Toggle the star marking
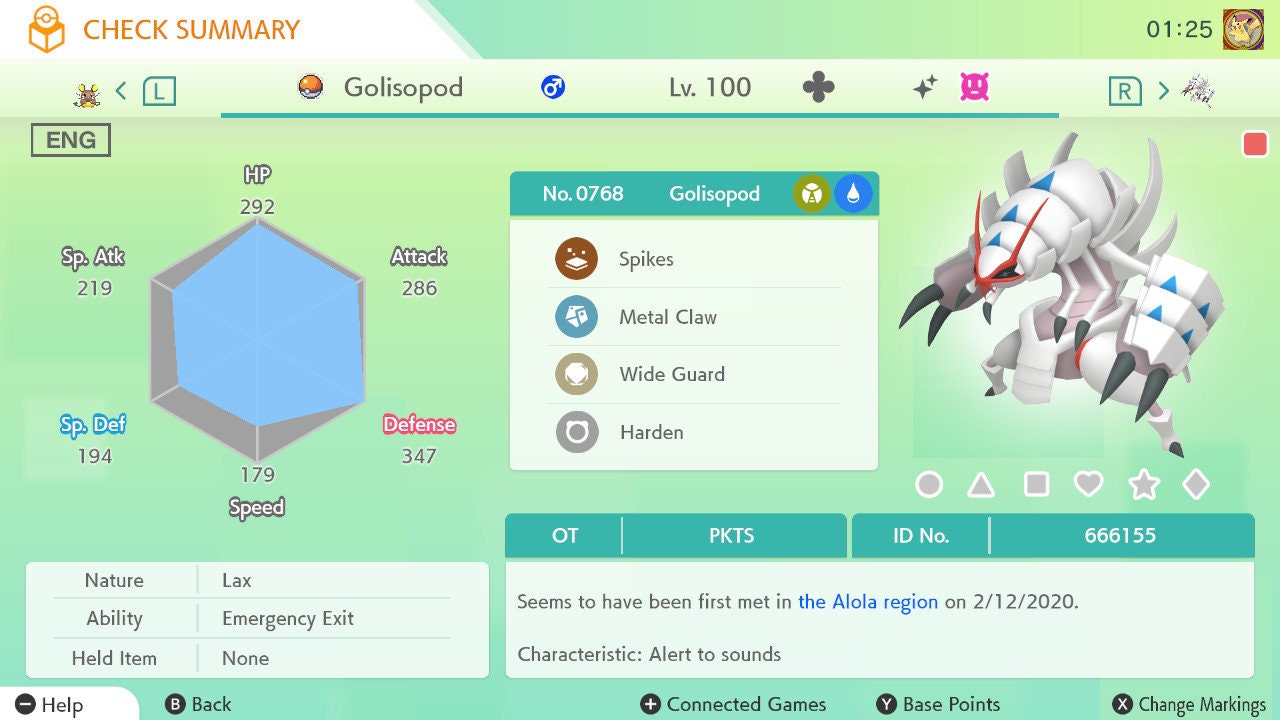This screenshot has height=720, width=1280. [x=1143, y=485]
